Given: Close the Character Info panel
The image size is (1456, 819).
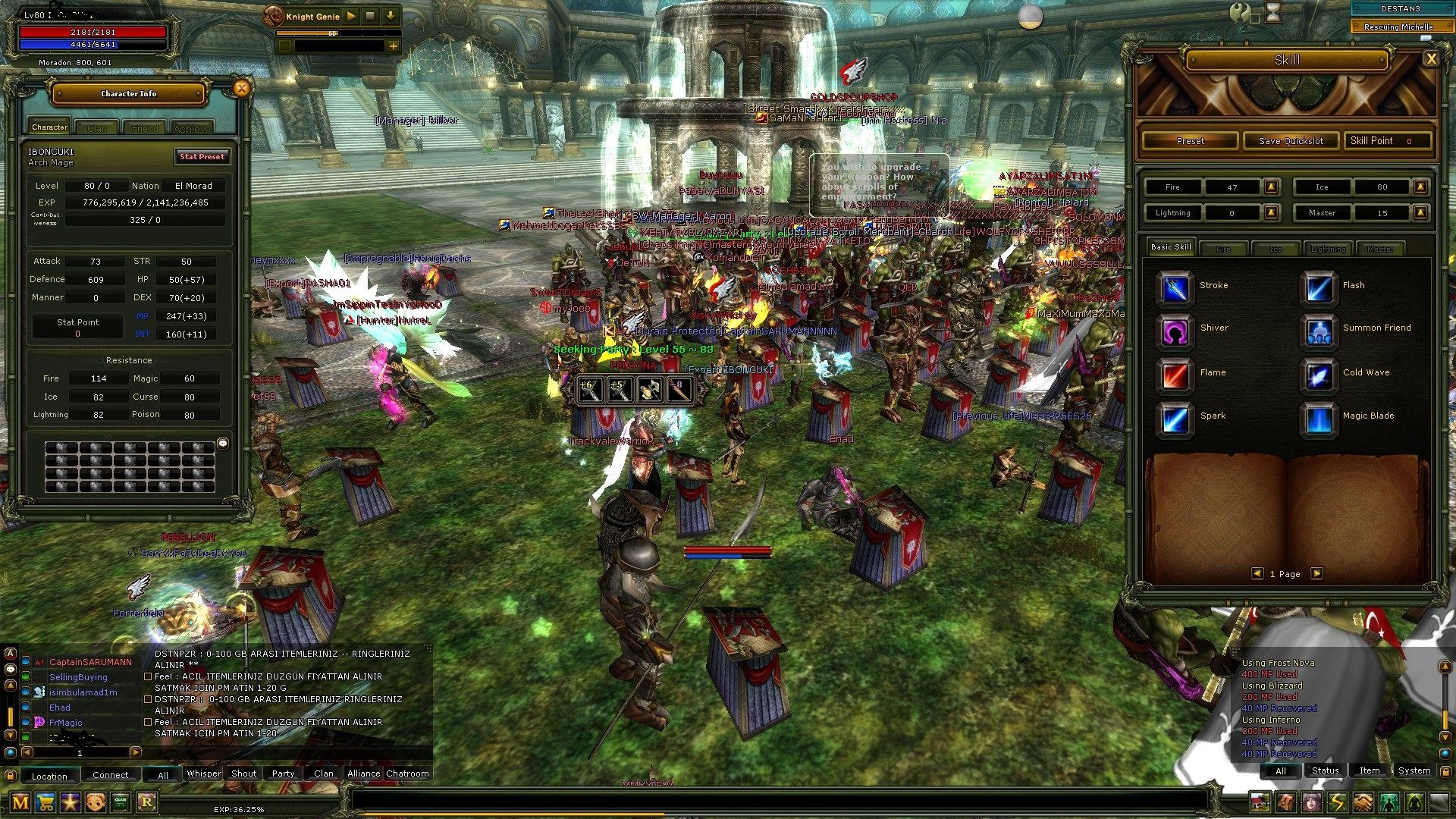Looking at the screenshot, I should pyautogui.click(x=241, y=89).
